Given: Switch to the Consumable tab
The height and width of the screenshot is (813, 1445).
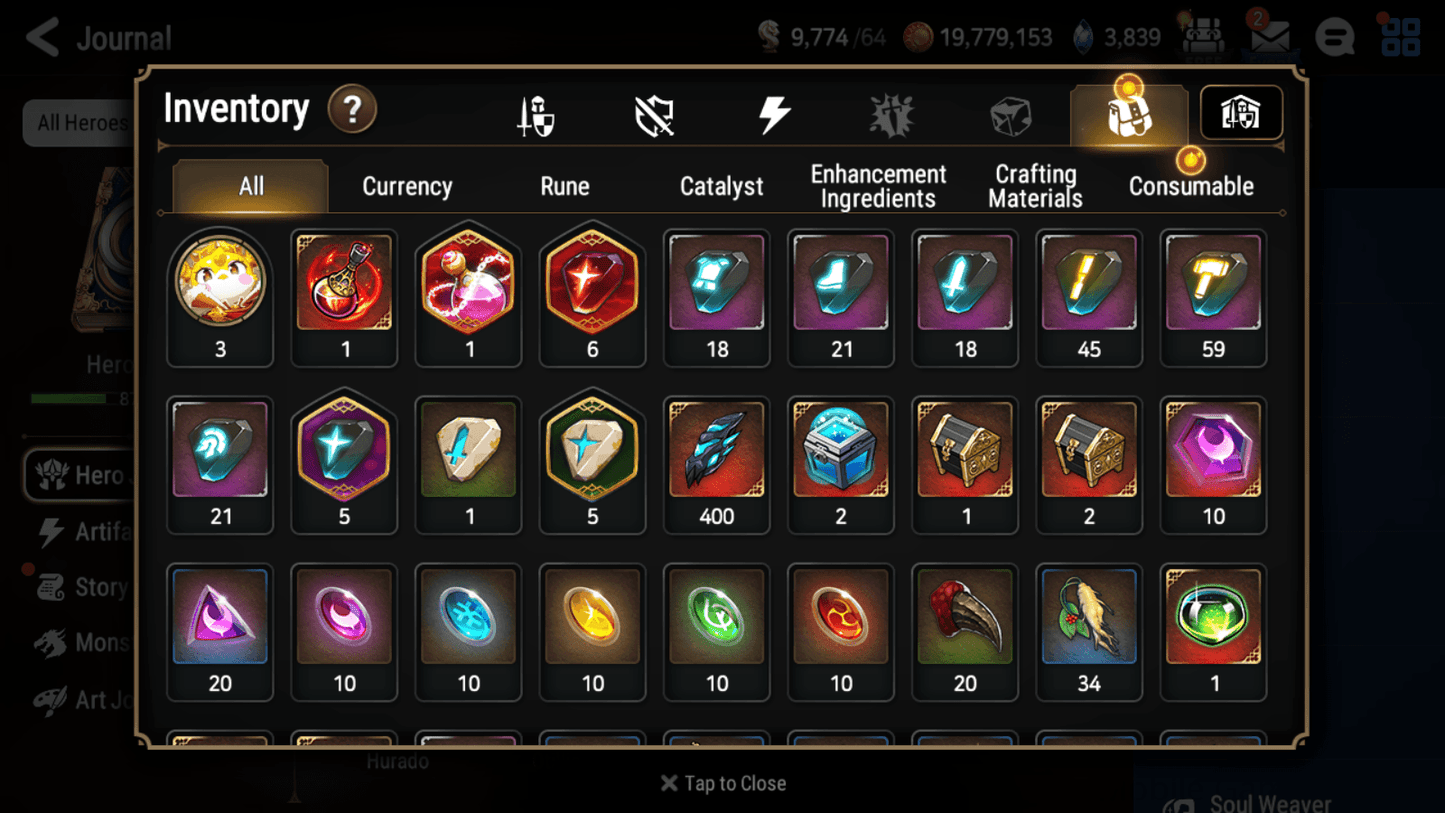Looking at the screenshot, I should click(1191, 186).
